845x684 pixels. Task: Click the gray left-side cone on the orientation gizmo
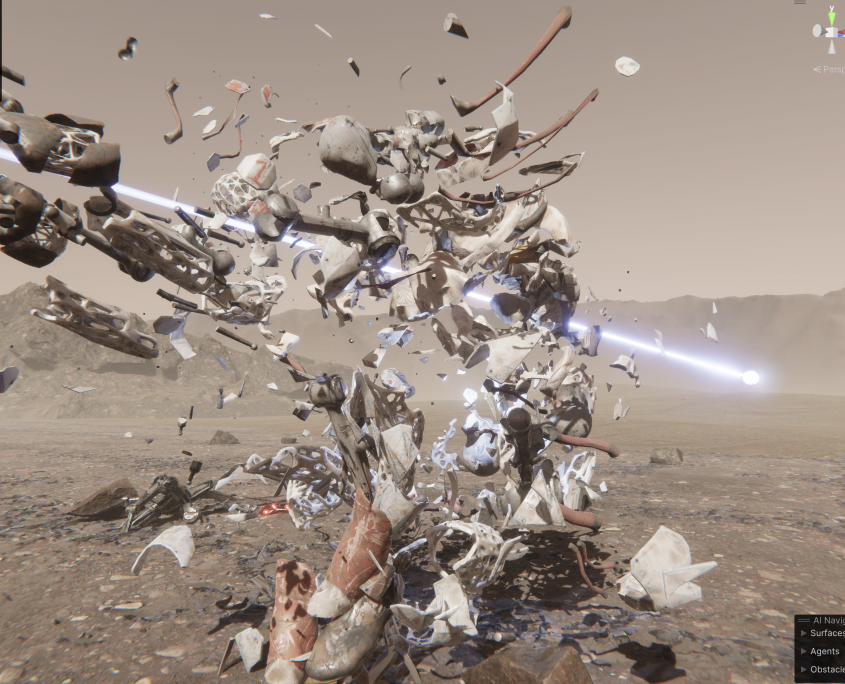[x=817, y=31]
